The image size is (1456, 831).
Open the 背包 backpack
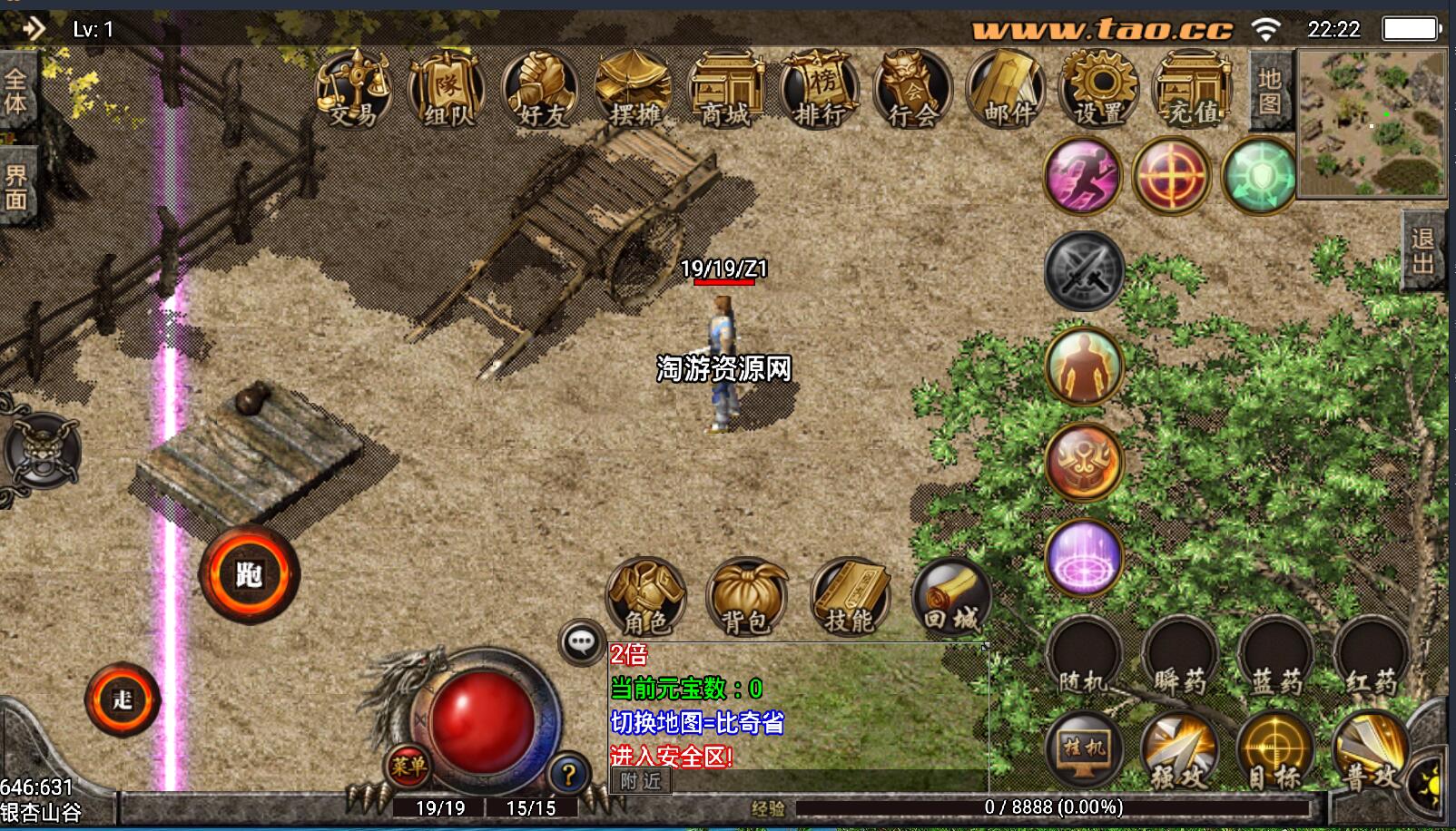point(746,597)
